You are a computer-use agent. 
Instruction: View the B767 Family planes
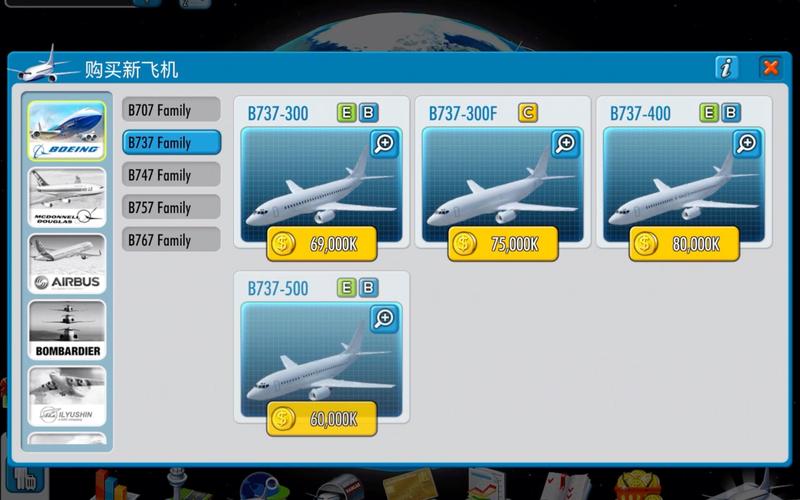[171, 240]
